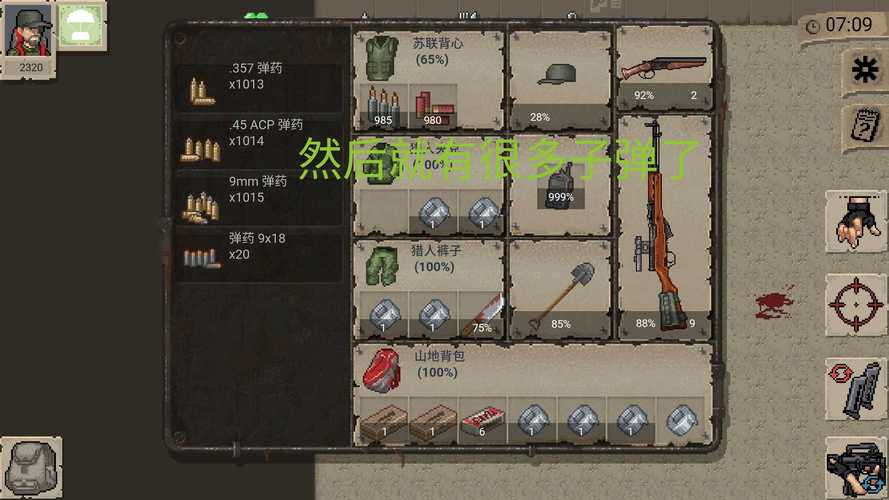This screenshot has width=889, height=500.
Task: Select the cap helmet slot
Action: pos(559,78)
